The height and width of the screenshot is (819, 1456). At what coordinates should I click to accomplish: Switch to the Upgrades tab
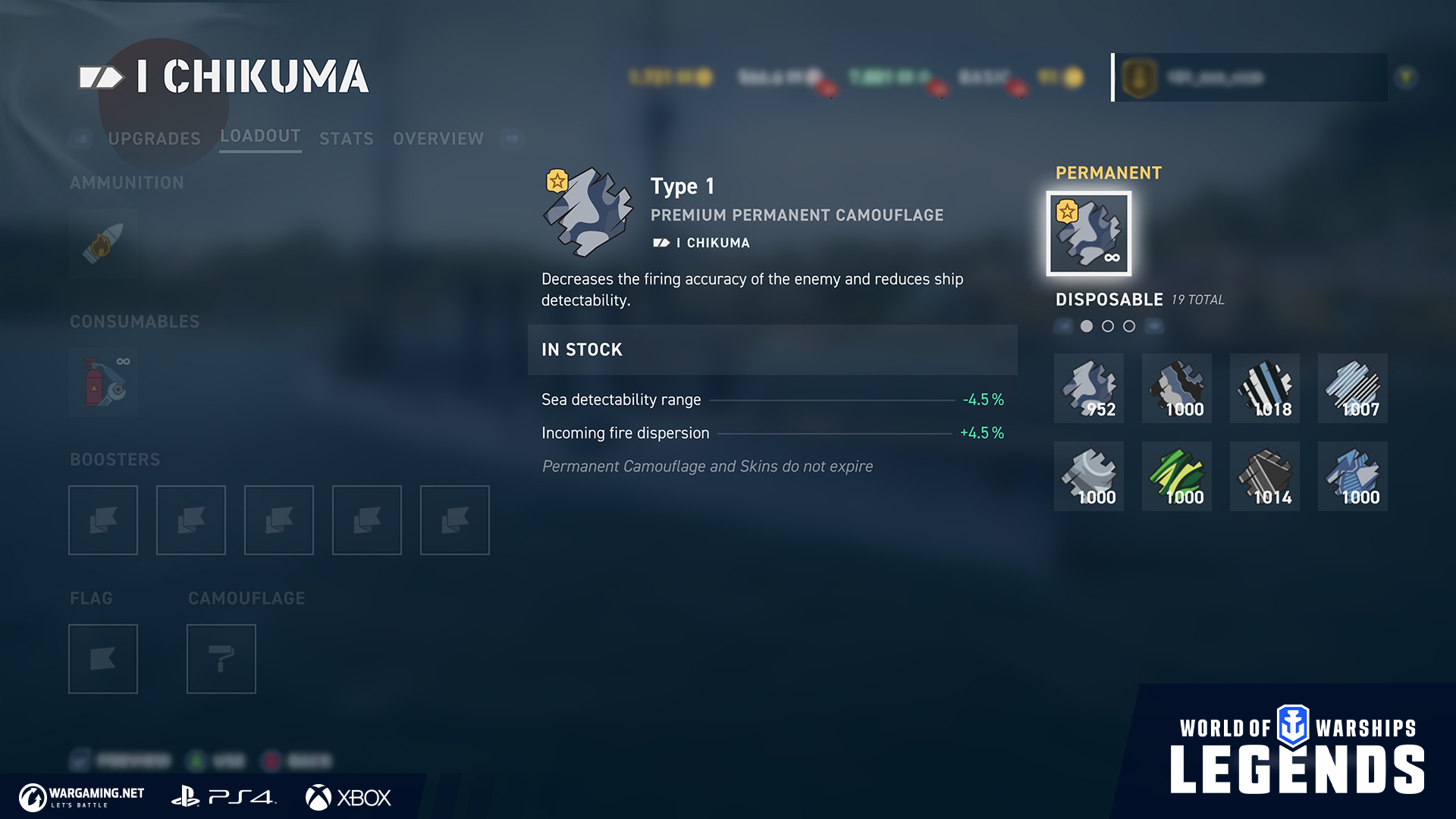click(154, 139)
